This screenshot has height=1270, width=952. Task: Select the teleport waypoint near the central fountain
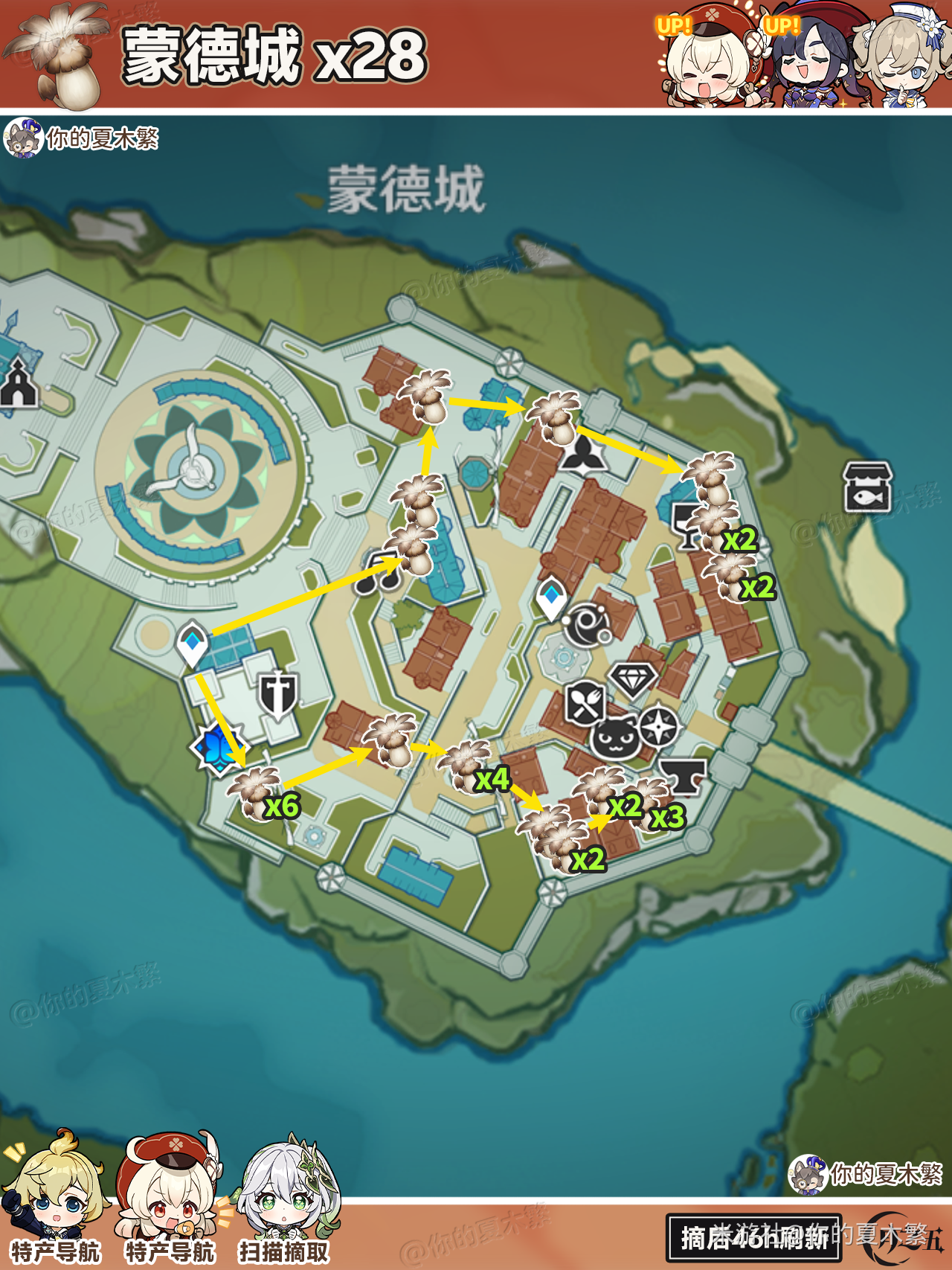[551, 597]
